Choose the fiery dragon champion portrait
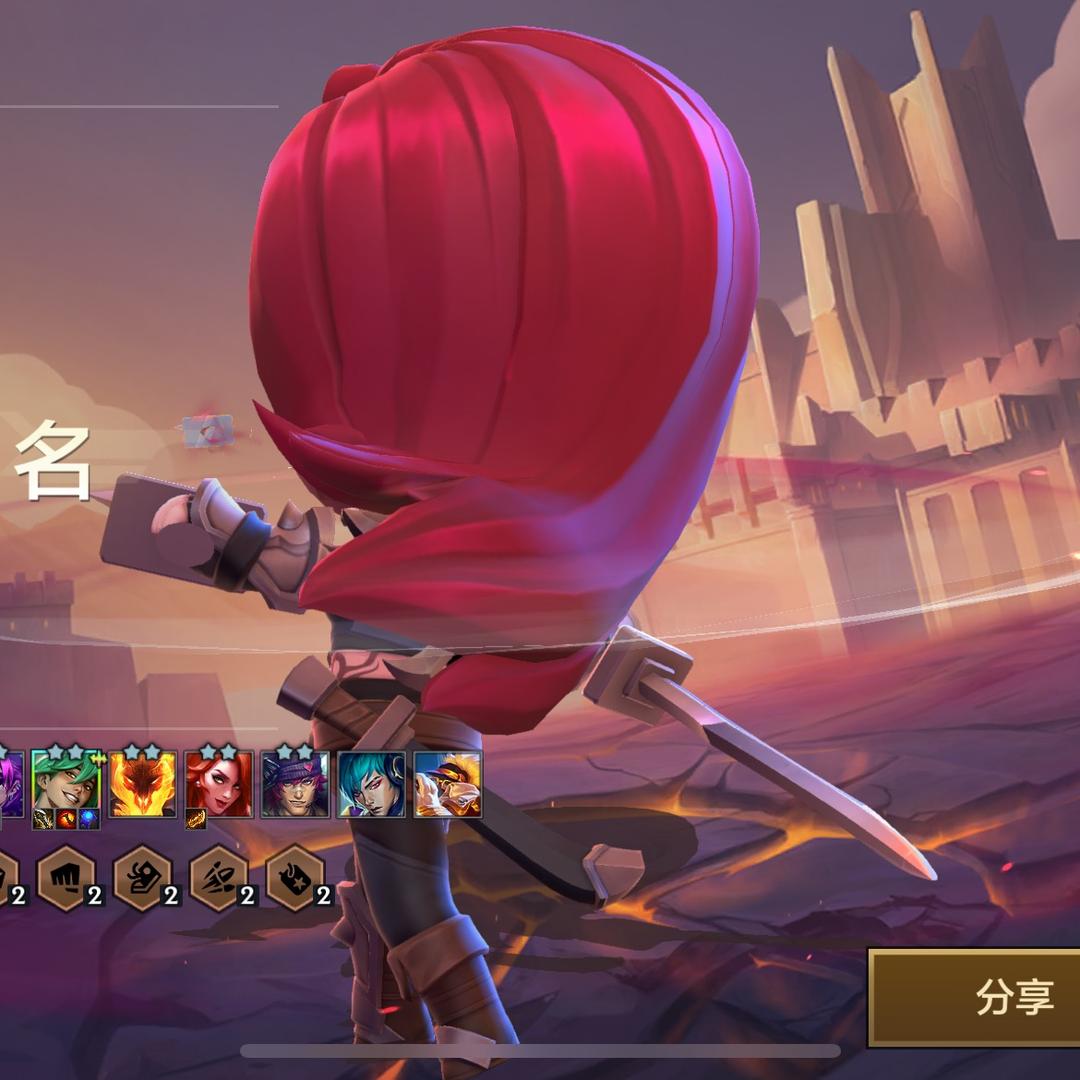Viewport: 1080px width, 1080px height. [142, 784]
